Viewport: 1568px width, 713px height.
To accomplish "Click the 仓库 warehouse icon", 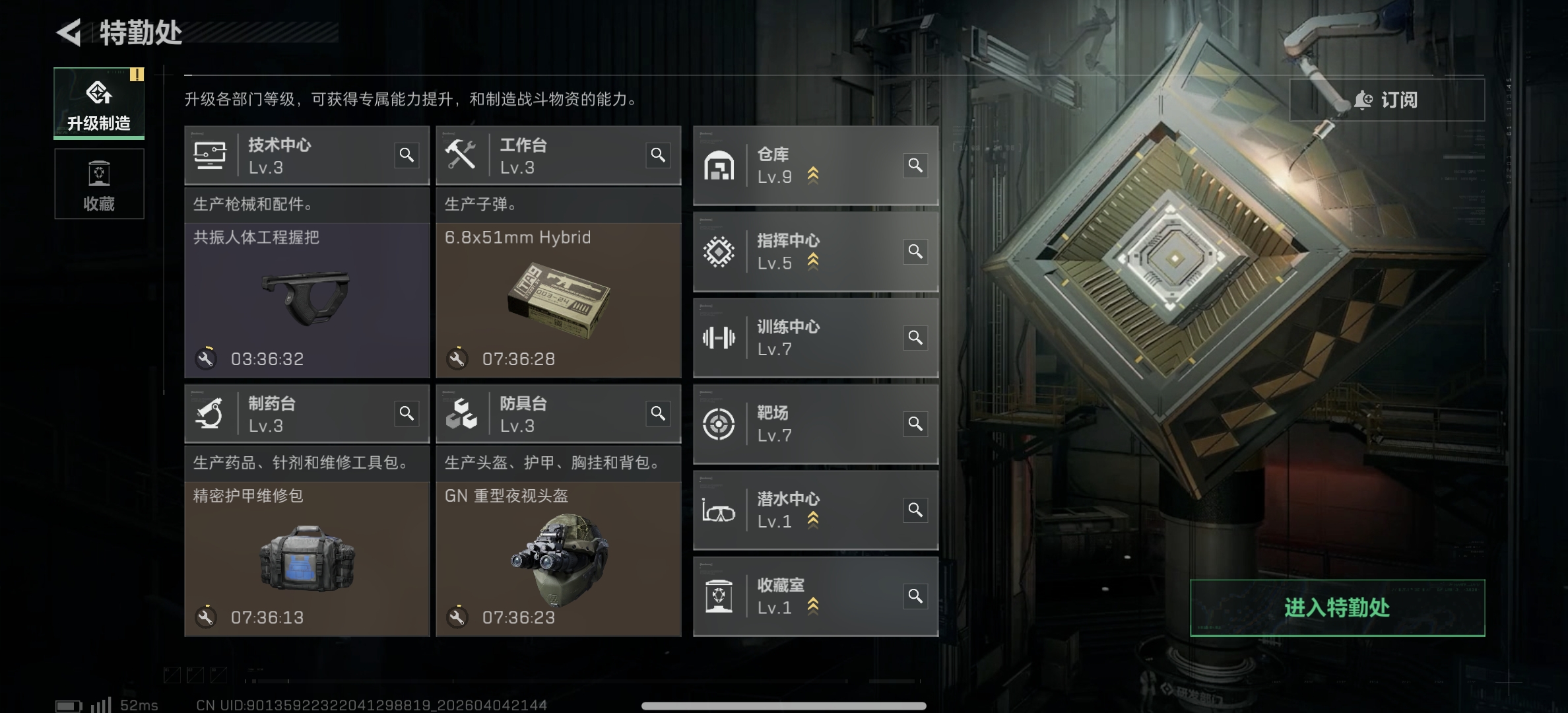I will pos(719,166).
